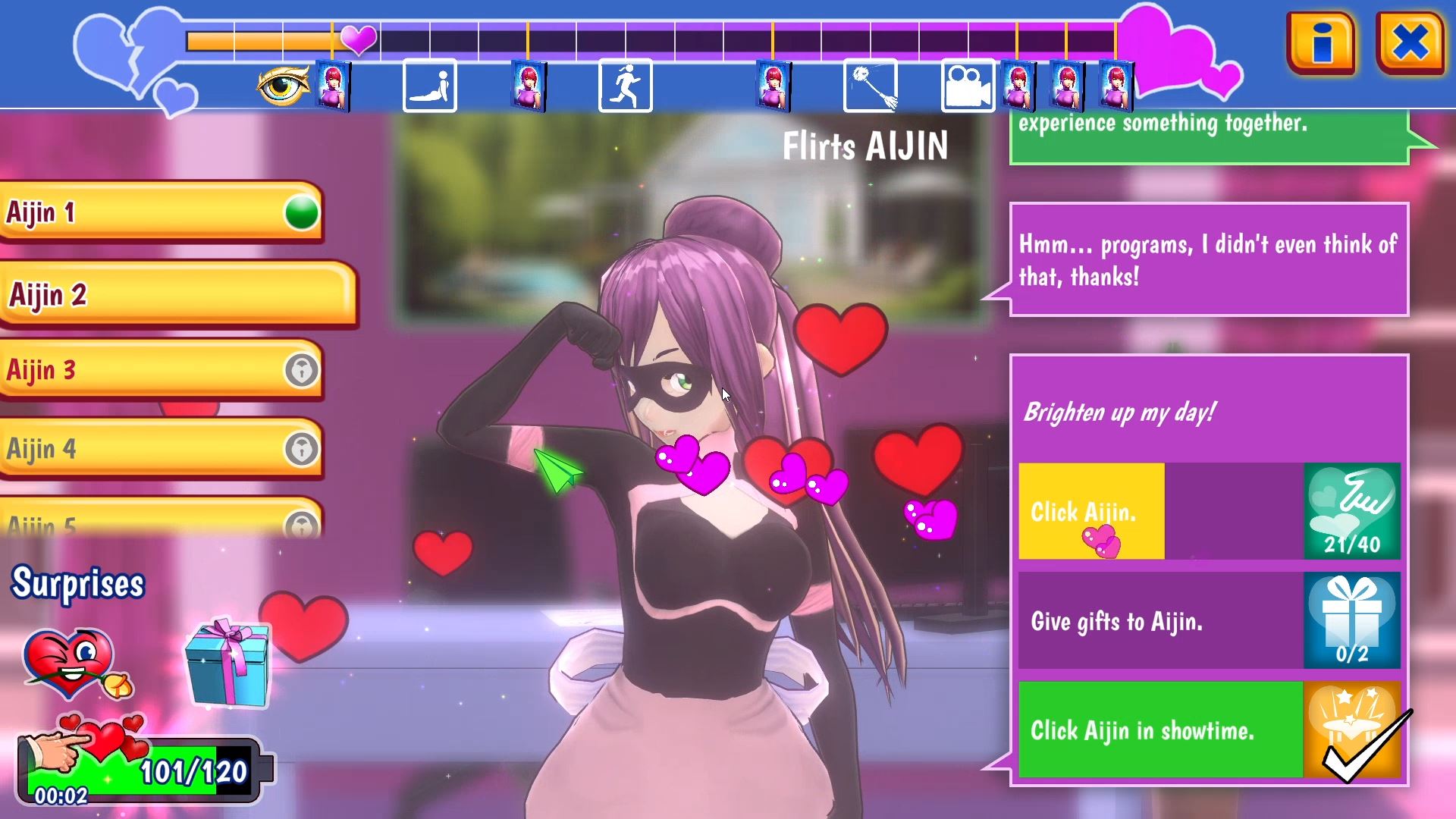The width and height of the screenshot is (1456, 819).
Task: Click the lock toggle on Aijin 3
Action: [x=302, y=369]
